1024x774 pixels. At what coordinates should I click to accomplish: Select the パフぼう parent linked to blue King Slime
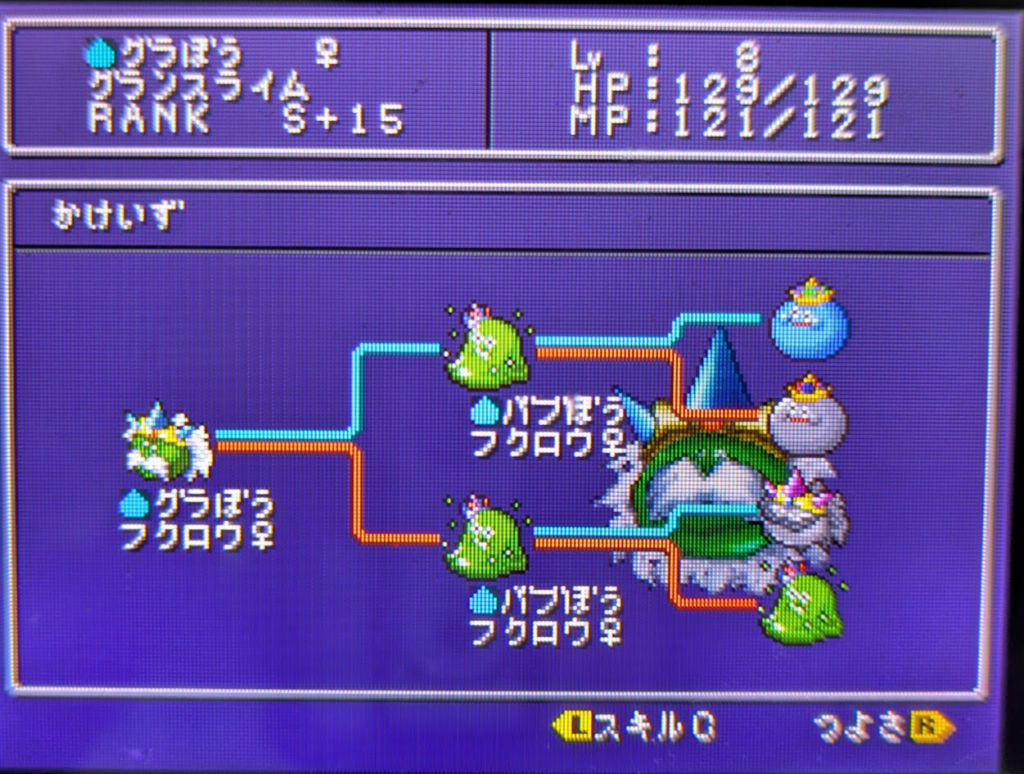click(487, 350)
